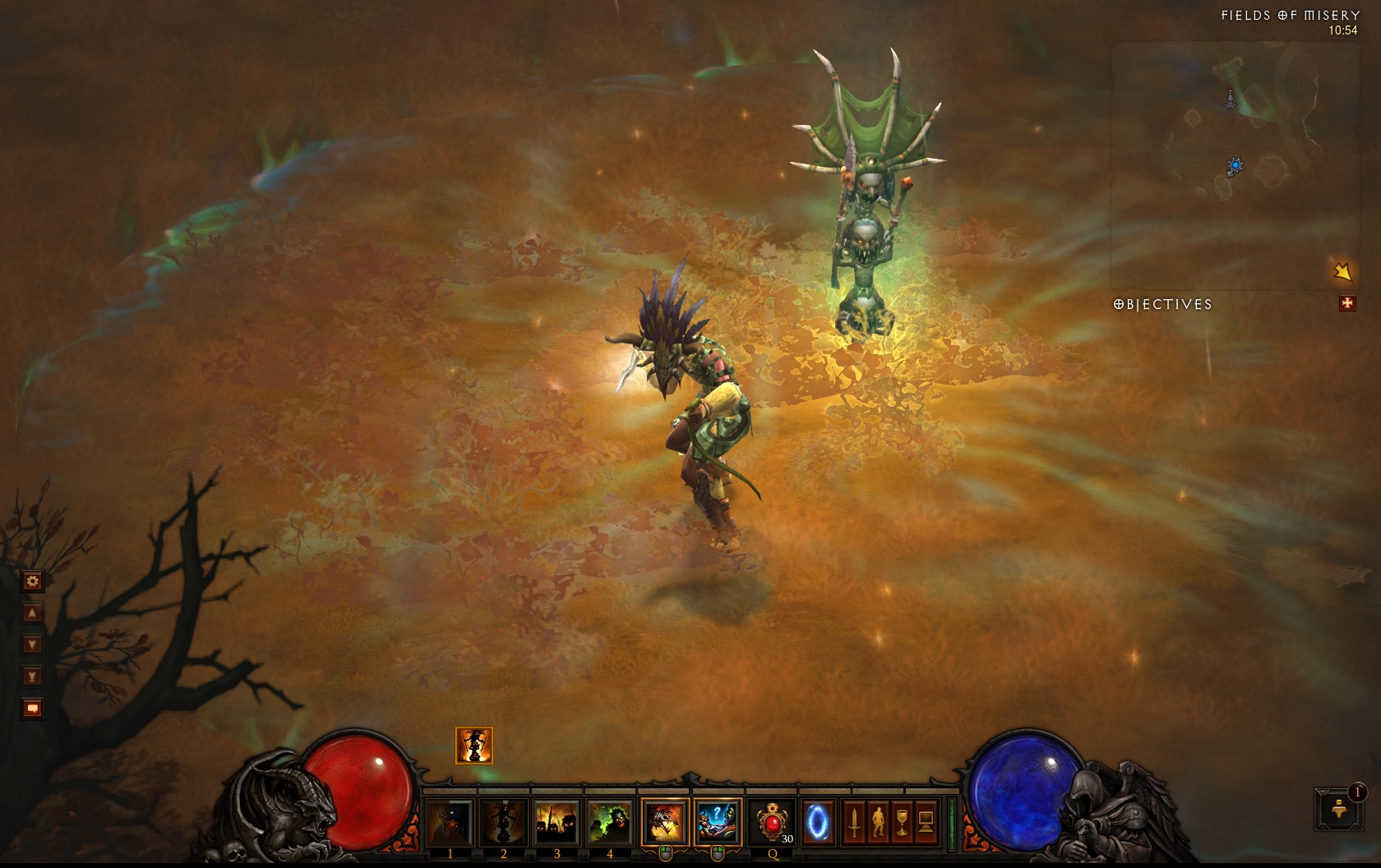Expand the Objectives tracker red cross button
This screenshot has width=1381, height=868.
(x=1346, y=304)
